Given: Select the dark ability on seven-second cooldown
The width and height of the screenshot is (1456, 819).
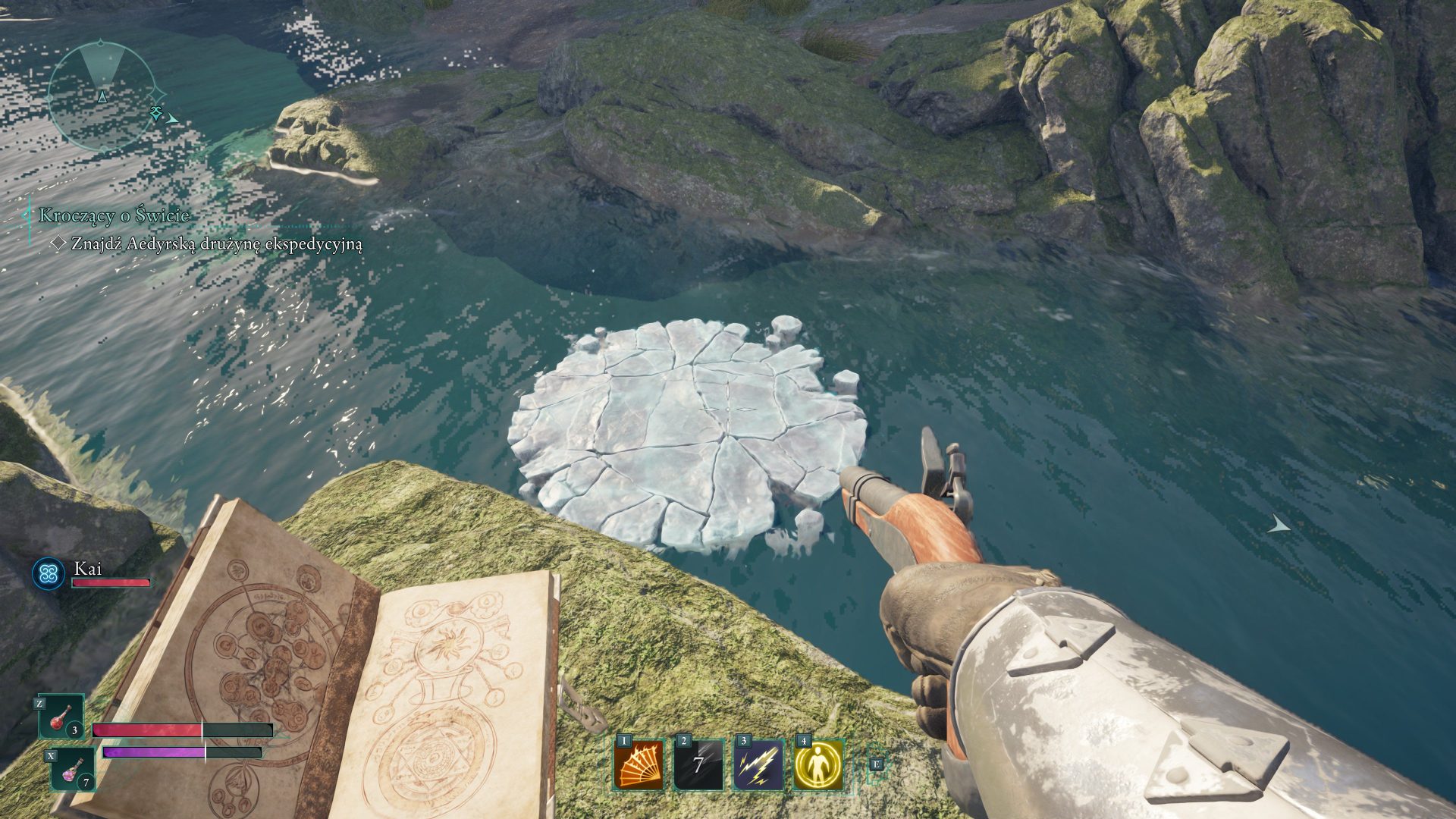Looking at the screenshot, I should (x=698, y=764).
